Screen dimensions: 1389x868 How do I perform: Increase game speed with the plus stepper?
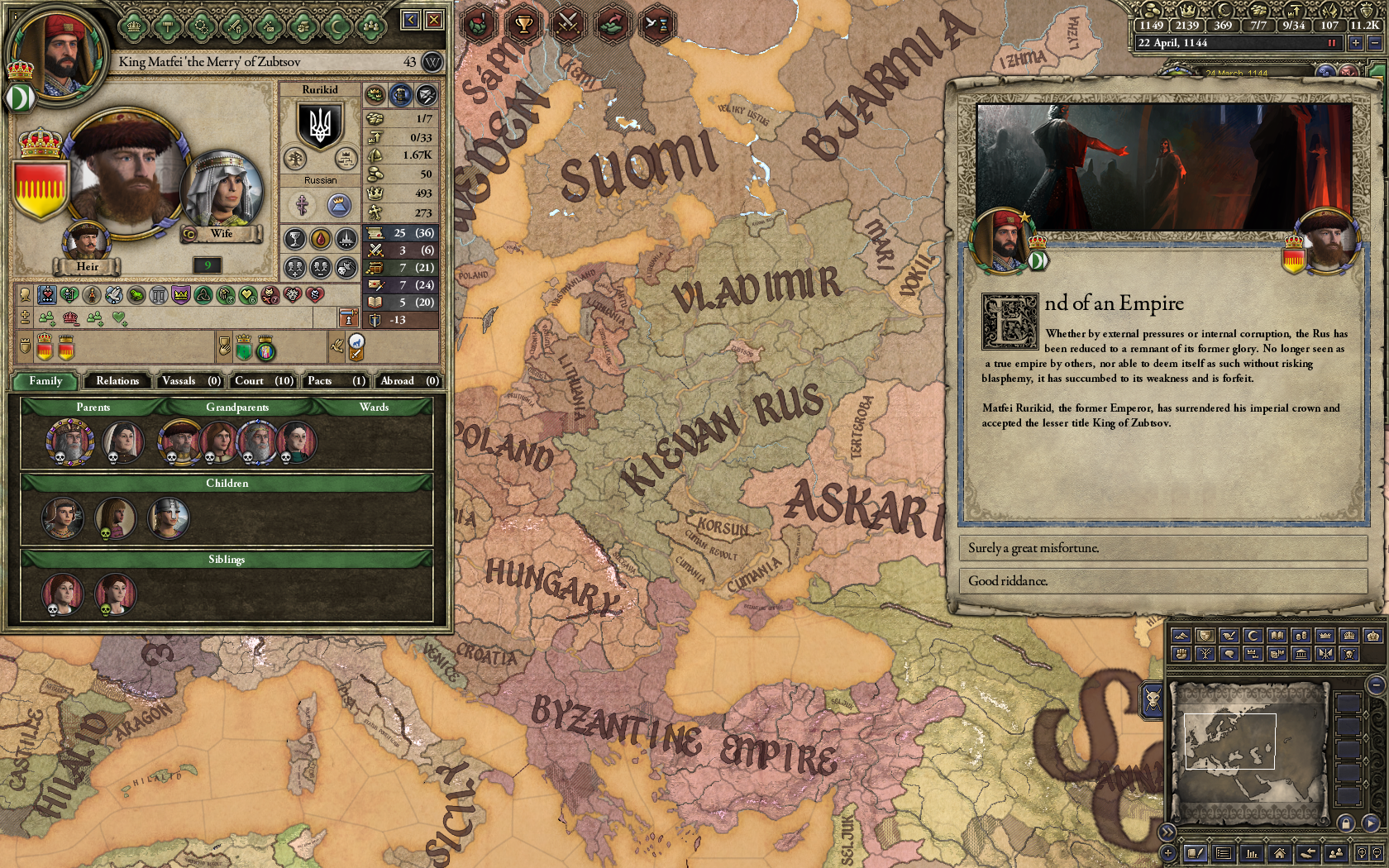click(1356, 44)
